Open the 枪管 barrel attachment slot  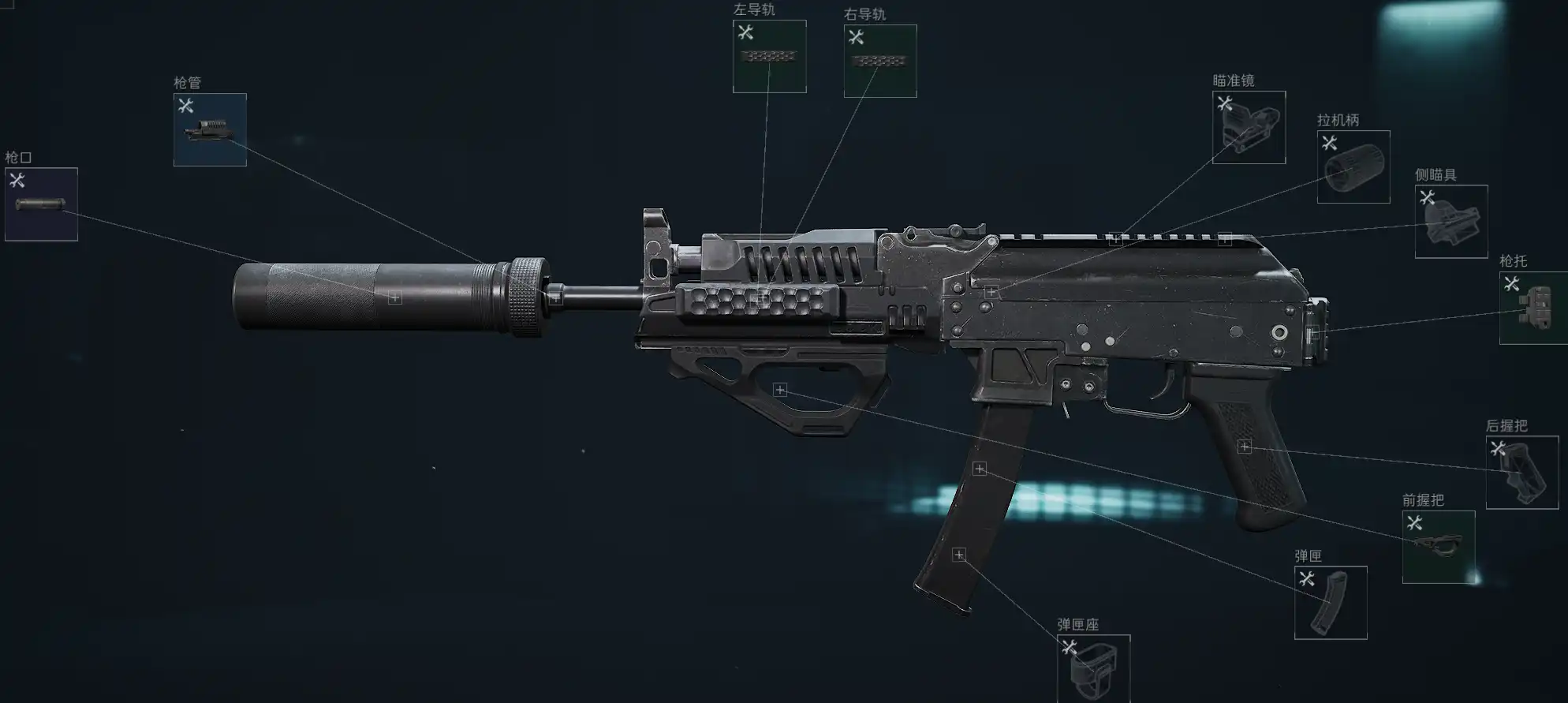coord(210,129)
